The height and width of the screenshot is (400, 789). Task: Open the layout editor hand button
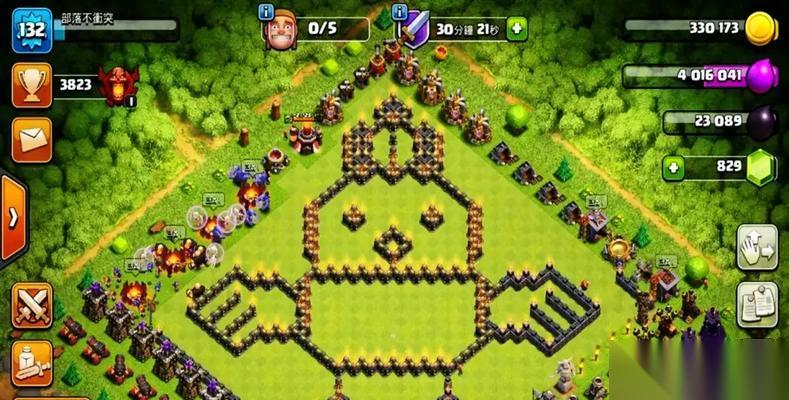pos(756,247)
